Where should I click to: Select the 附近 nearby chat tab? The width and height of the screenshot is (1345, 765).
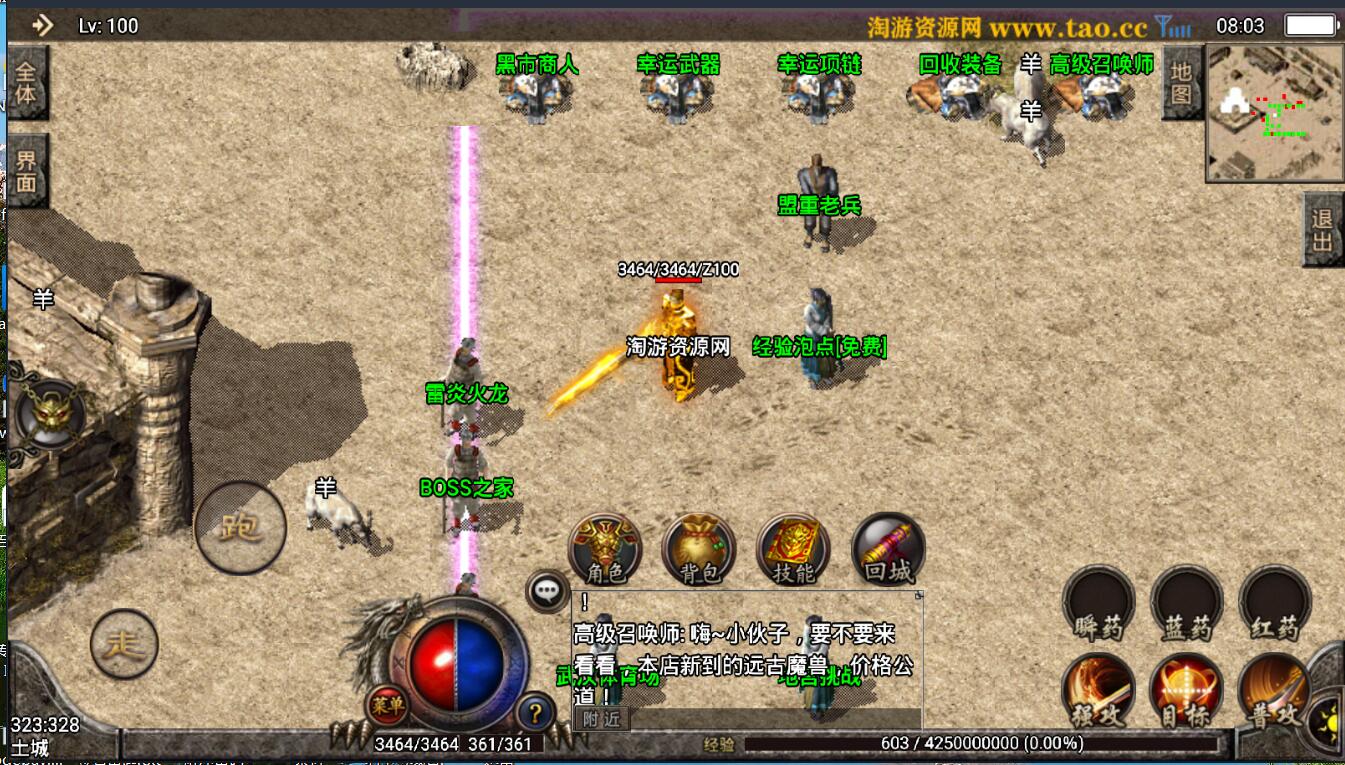(601, 719)
